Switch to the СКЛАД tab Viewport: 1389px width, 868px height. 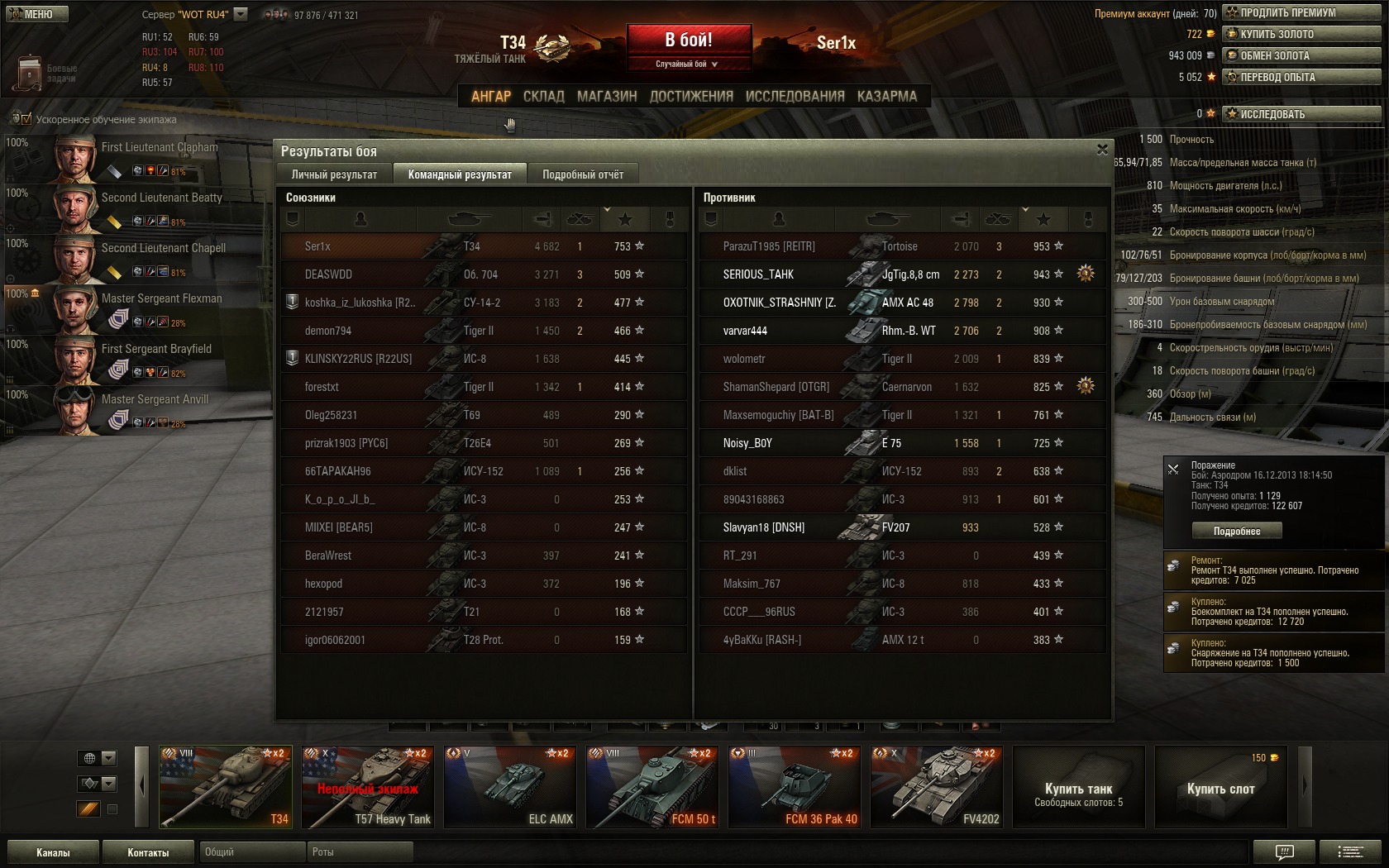(543, 97)
